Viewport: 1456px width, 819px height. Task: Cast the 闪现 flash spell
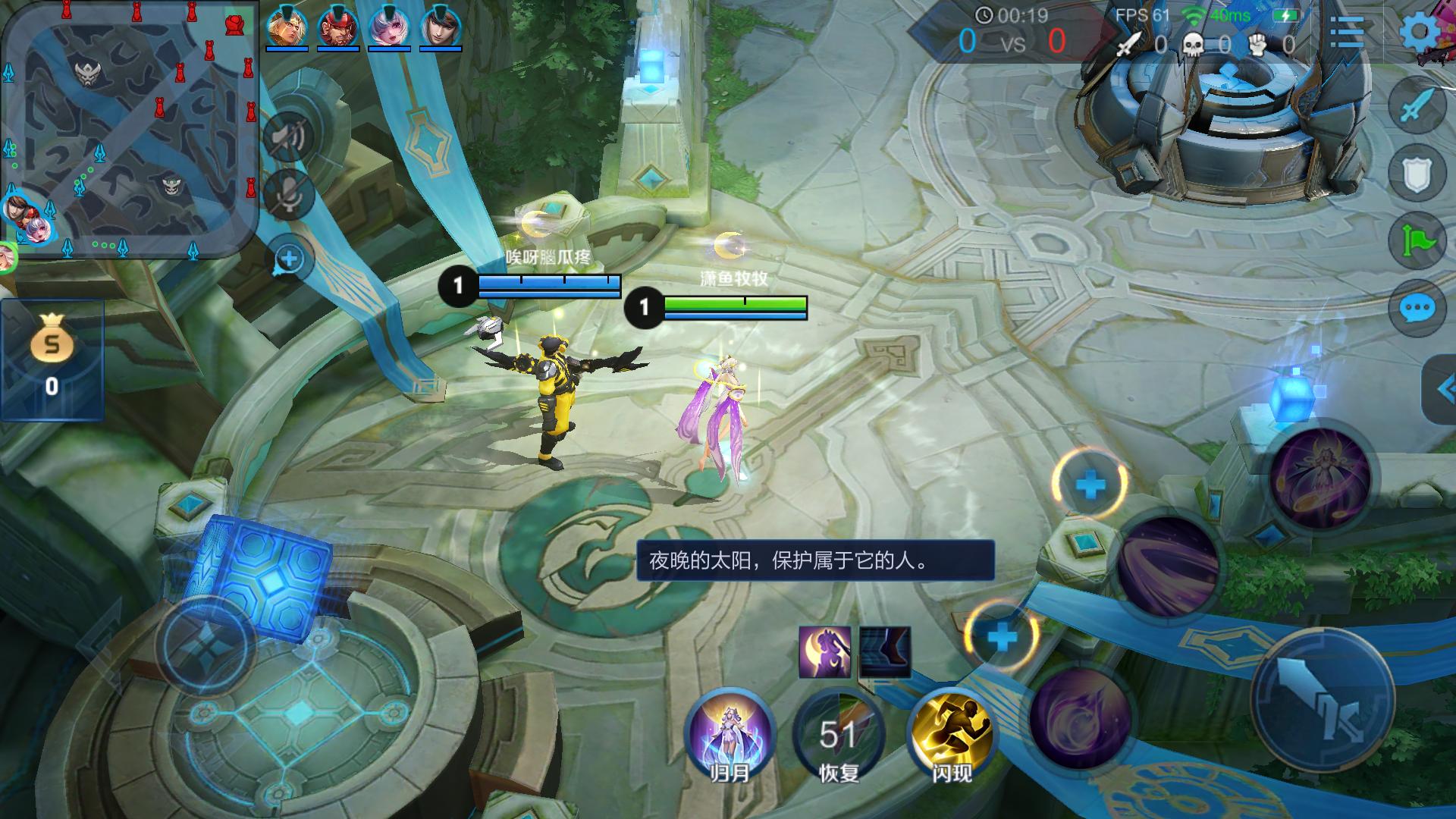[x=951, y=734]
